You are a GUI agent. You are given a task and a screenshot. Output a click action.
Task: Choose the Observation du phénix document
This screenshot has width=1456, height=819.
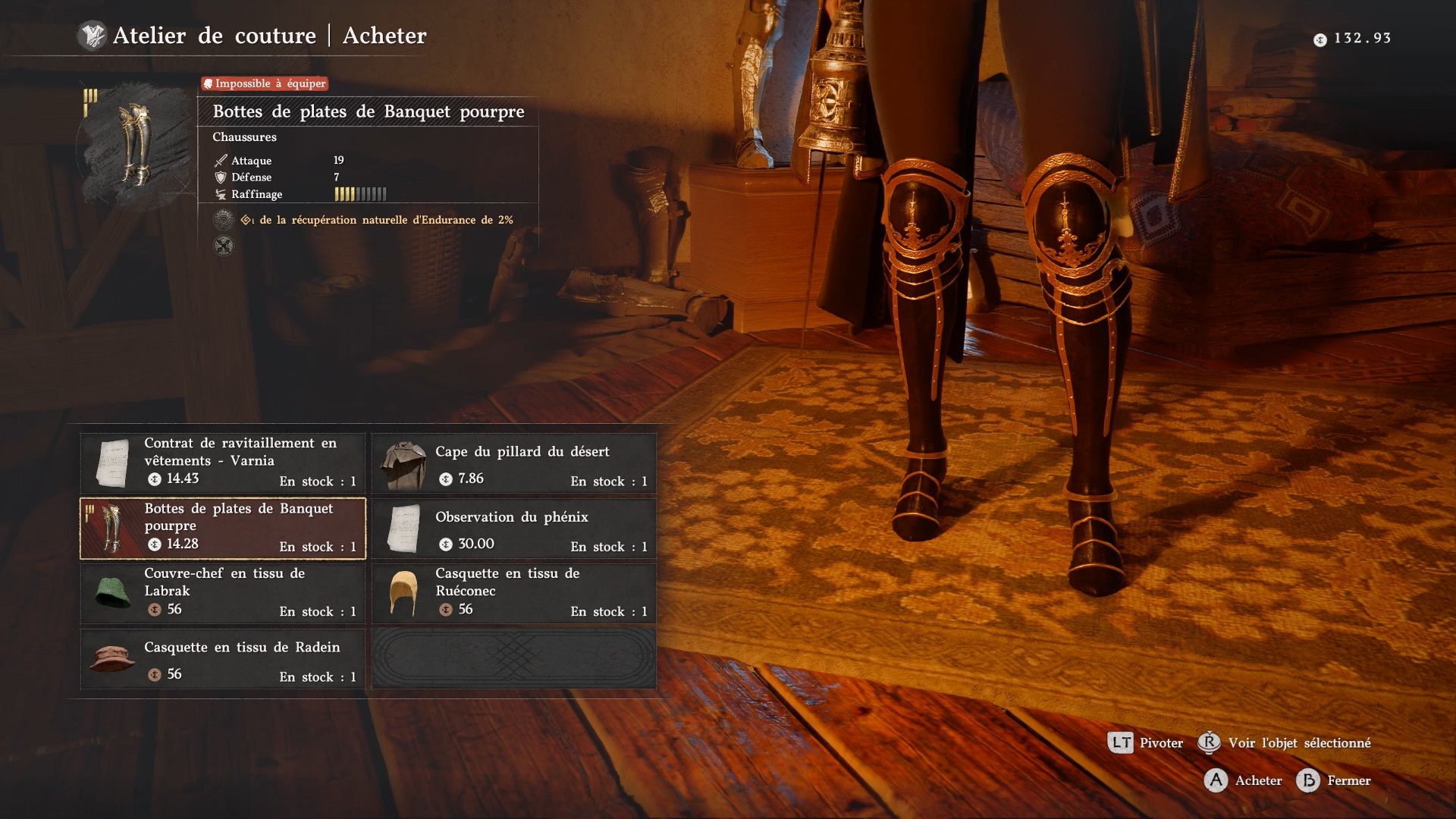click(514, 528)
